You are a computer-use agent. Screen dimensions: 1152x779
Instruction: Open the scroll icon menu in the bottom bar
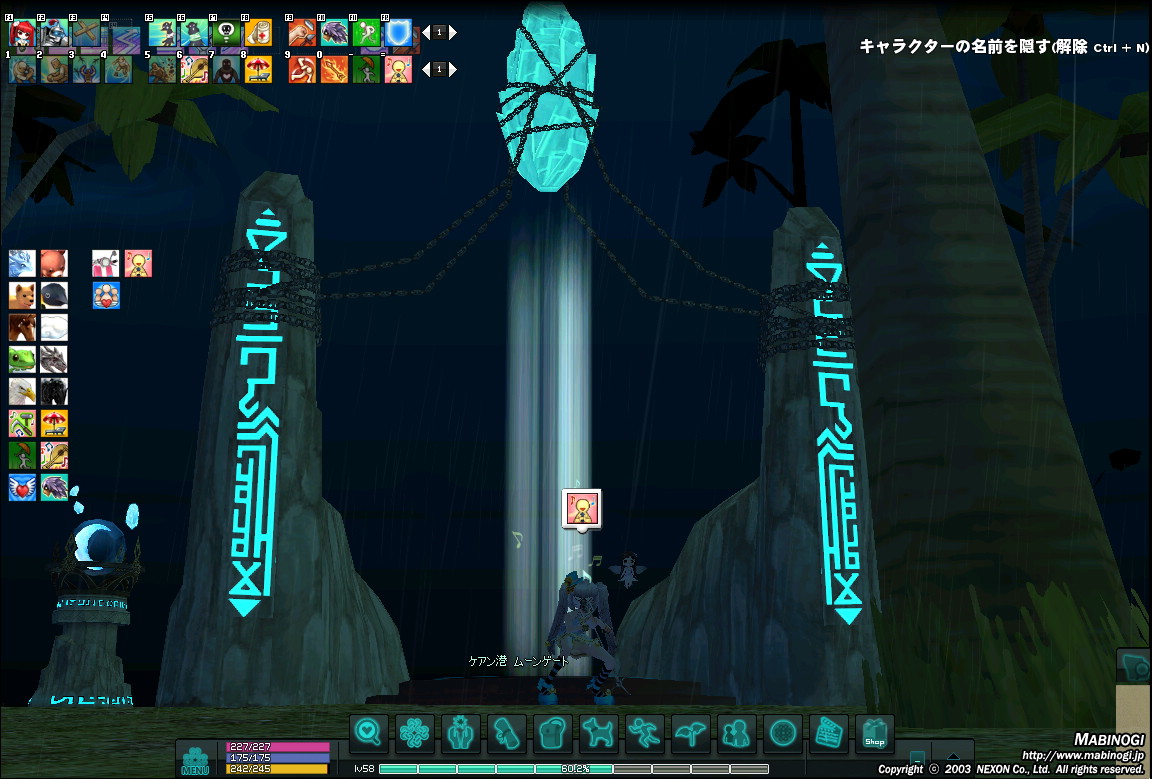click(507, 735)
